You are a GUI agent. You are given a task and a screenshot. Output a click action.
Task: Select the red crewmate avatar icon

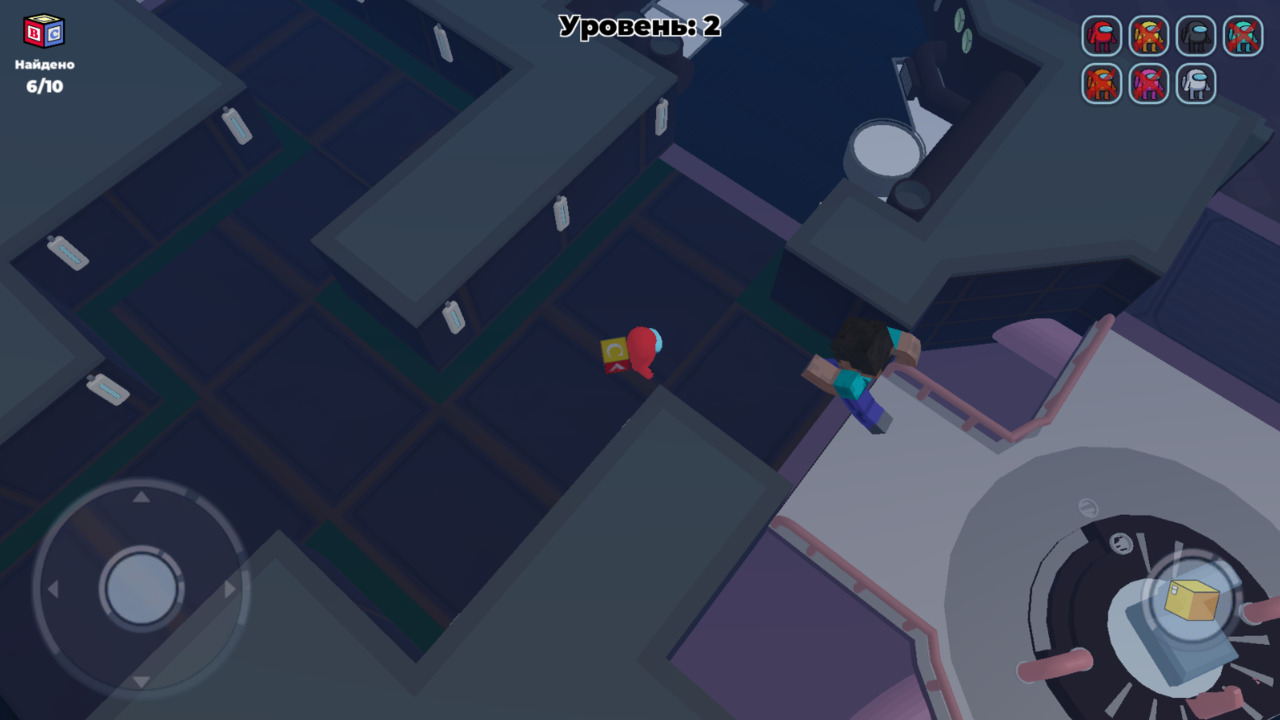coord(1102,37)
